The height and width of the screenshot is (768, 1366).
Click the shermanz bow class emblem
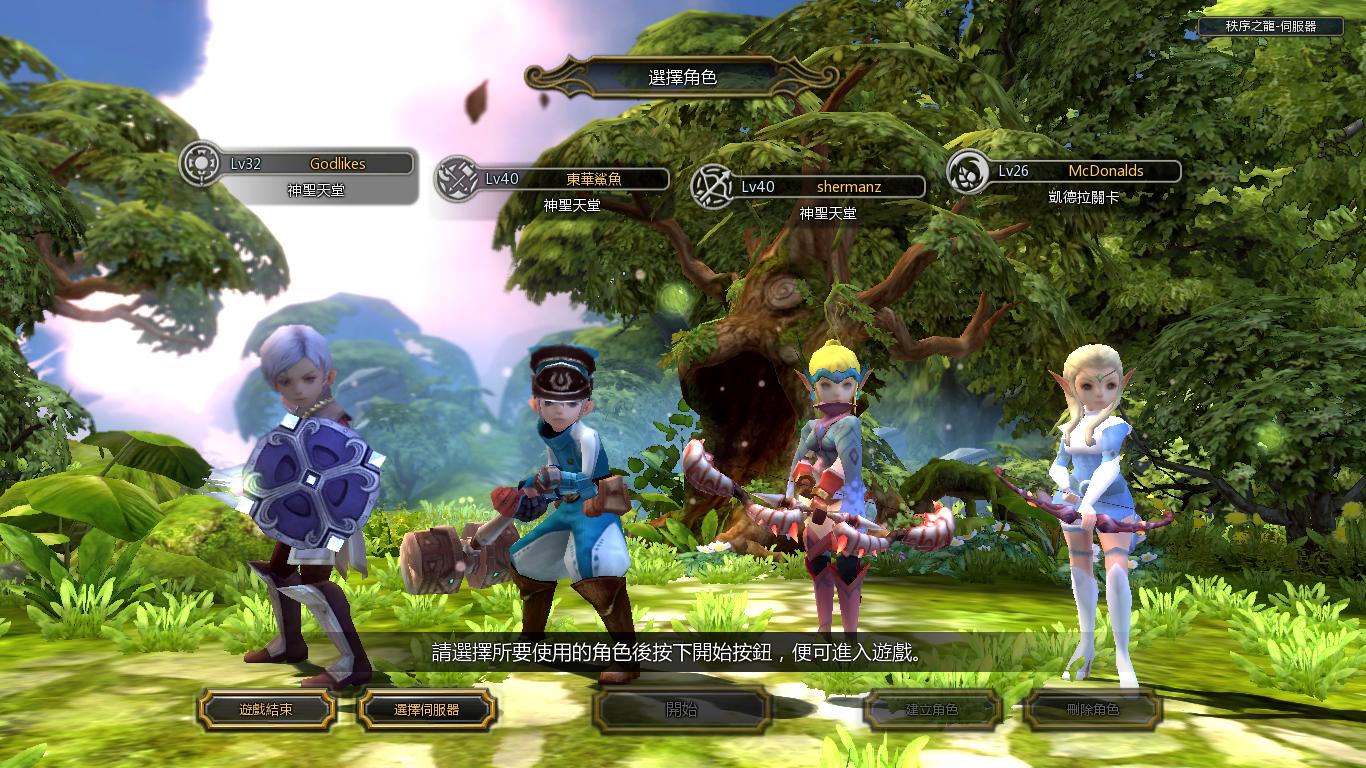point(713,186)
